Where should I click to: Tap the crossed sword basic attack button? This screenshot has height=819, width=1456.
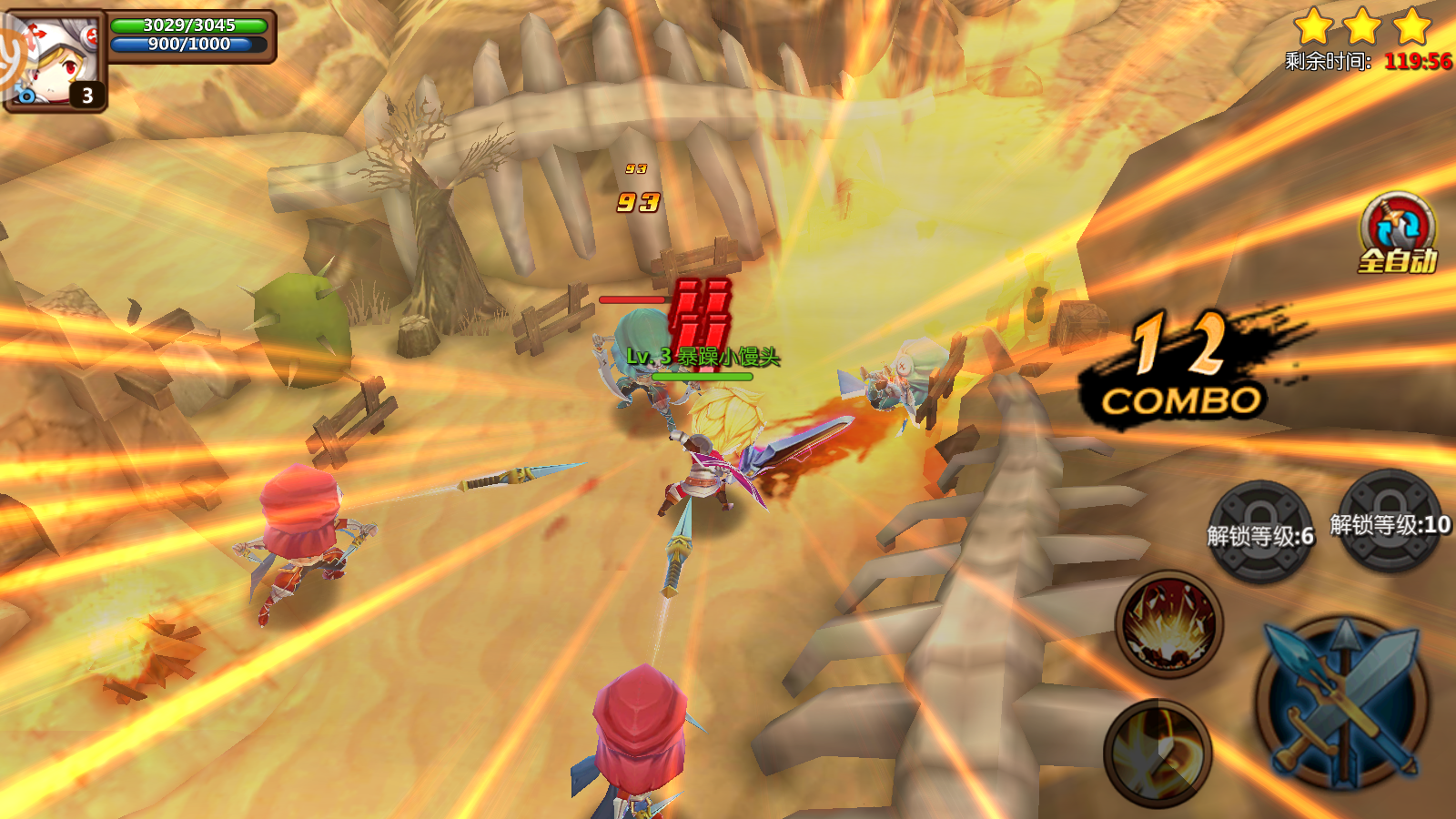[x=1342, y=703]
